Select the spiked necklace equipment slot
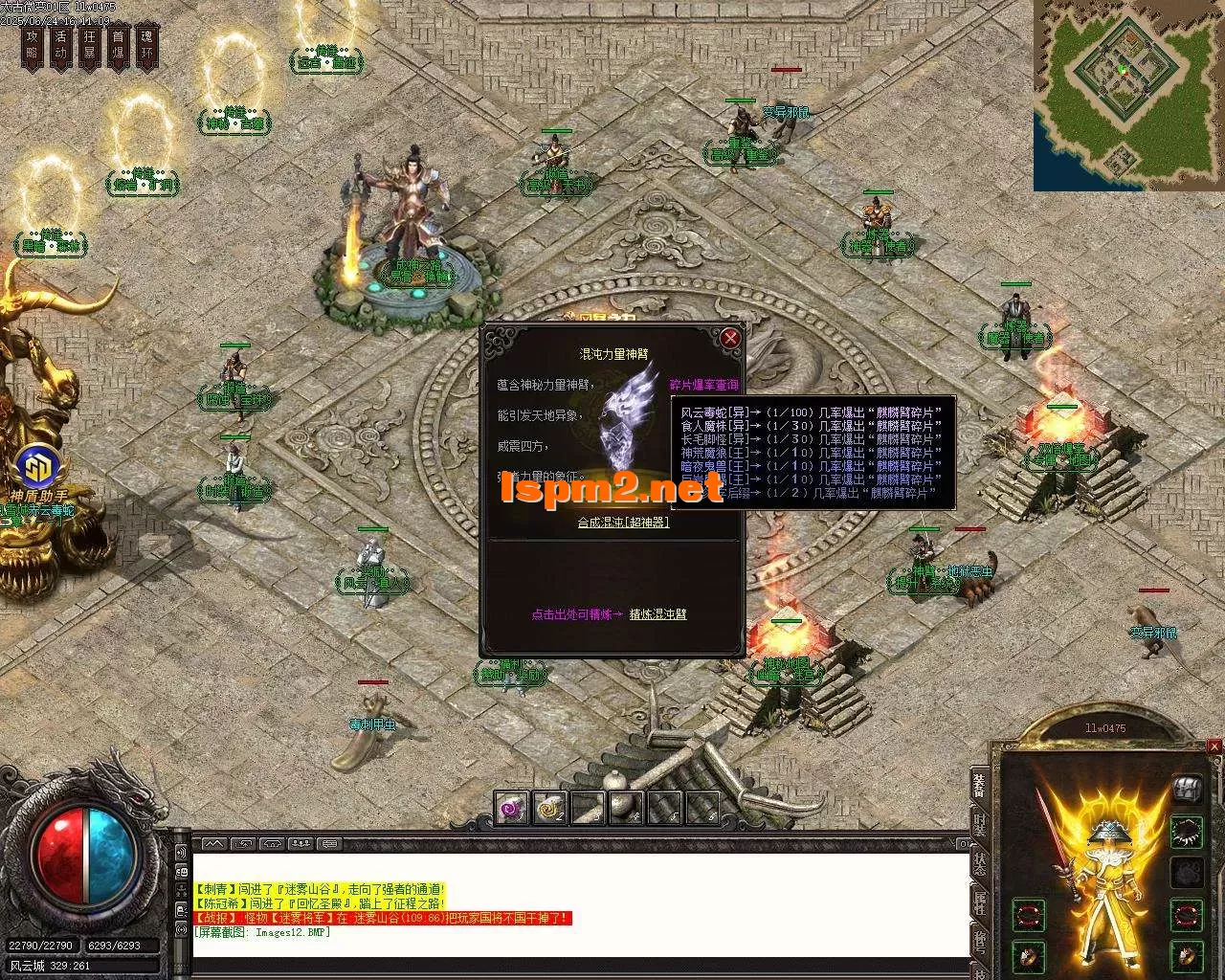The height and width of the screenshot is (980, 1225). coord(1188,831)
